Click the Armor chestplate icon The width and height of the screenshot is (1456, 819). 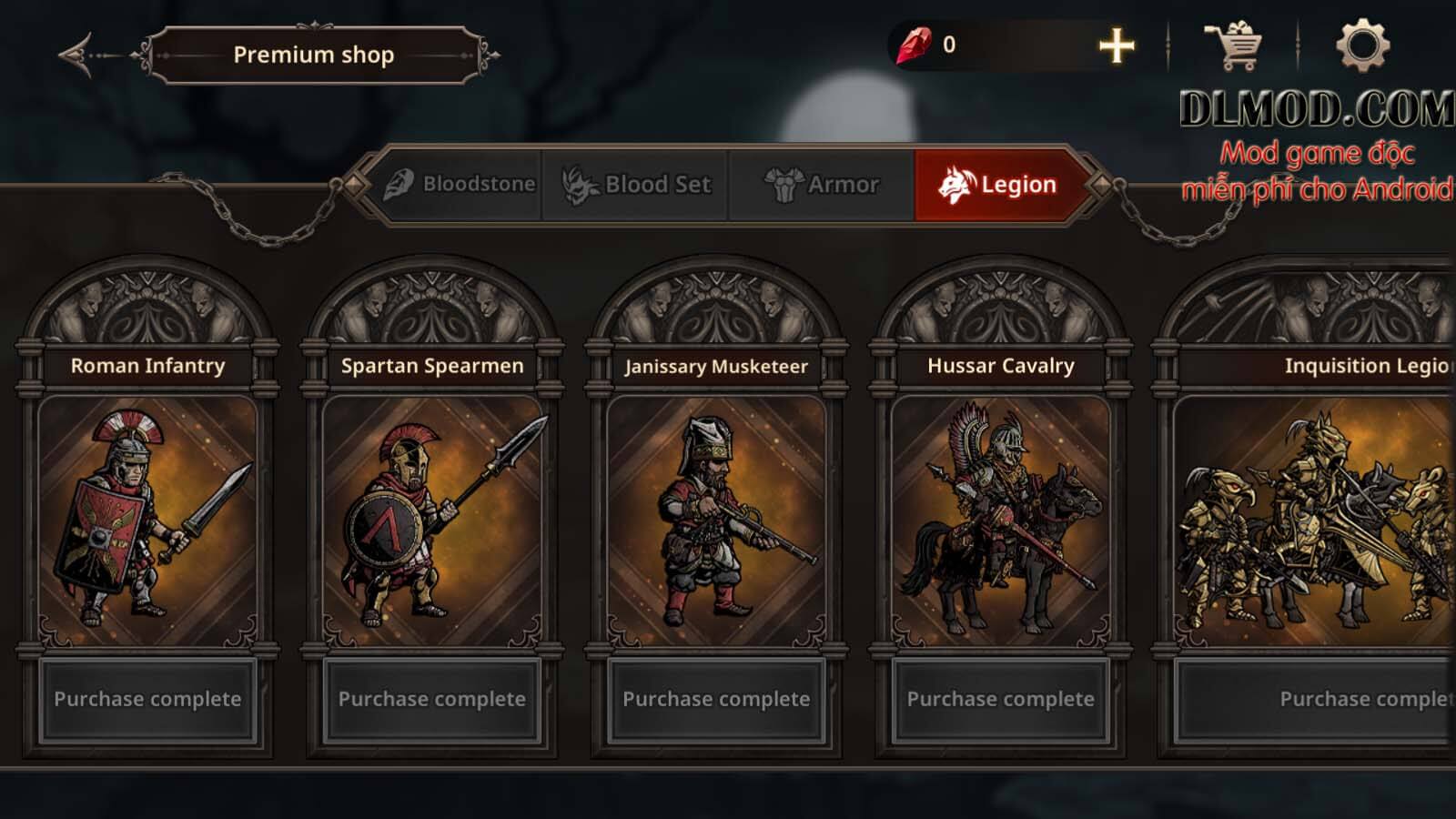tap(784, 184)
